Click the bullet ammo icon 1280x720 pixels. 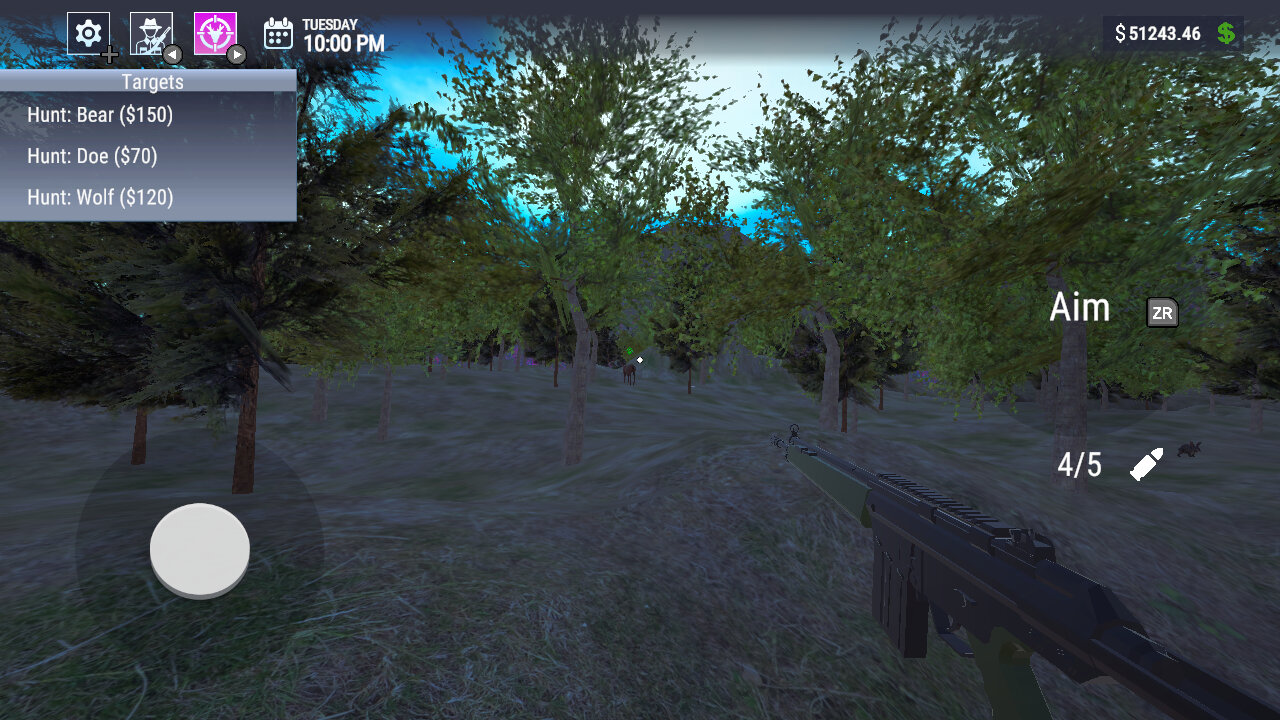coord(1148,463)
